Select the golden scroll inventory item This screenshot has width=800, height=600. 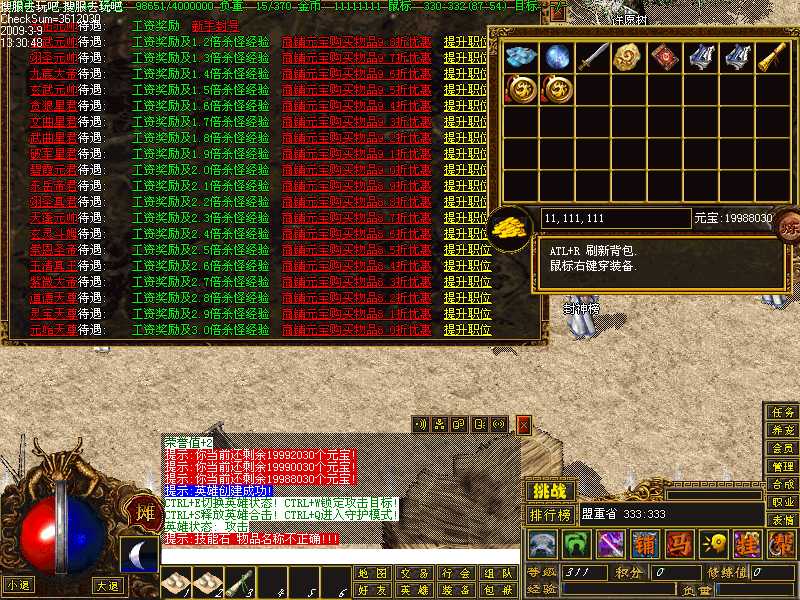point(769,57)
